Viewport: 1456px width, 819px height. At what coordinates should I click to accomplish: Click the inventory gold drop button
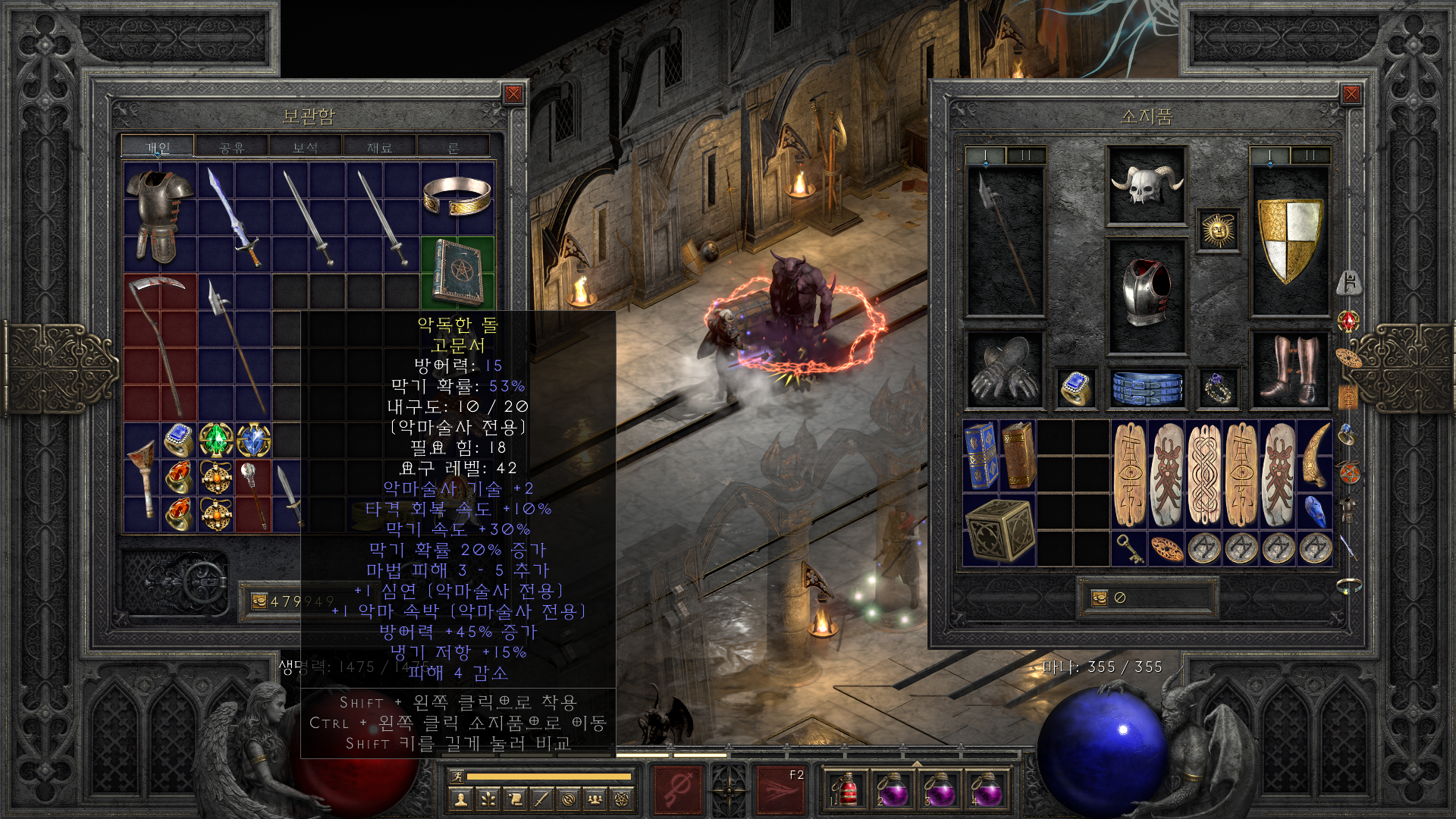1099,598
